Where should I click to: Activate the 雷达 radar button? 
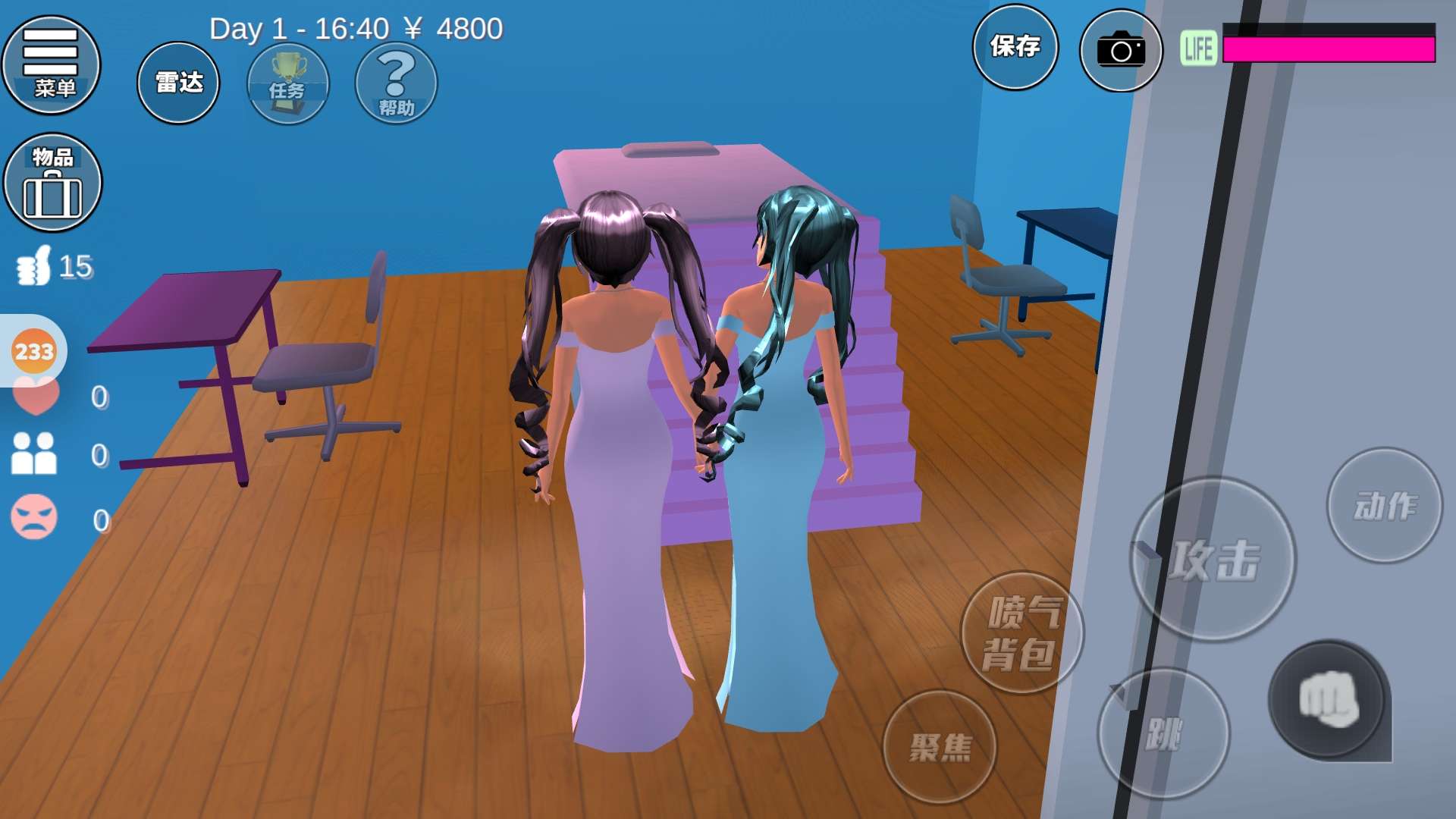[178, 83]
